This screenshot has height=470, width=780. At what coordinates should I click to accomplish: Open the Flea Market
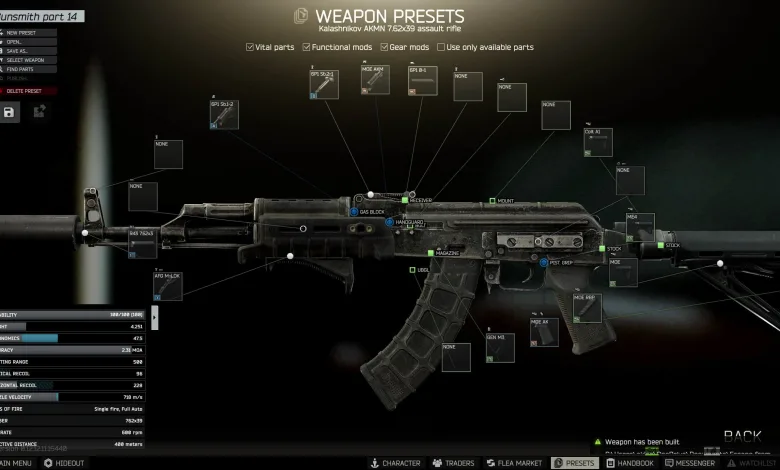click(514, 463)
